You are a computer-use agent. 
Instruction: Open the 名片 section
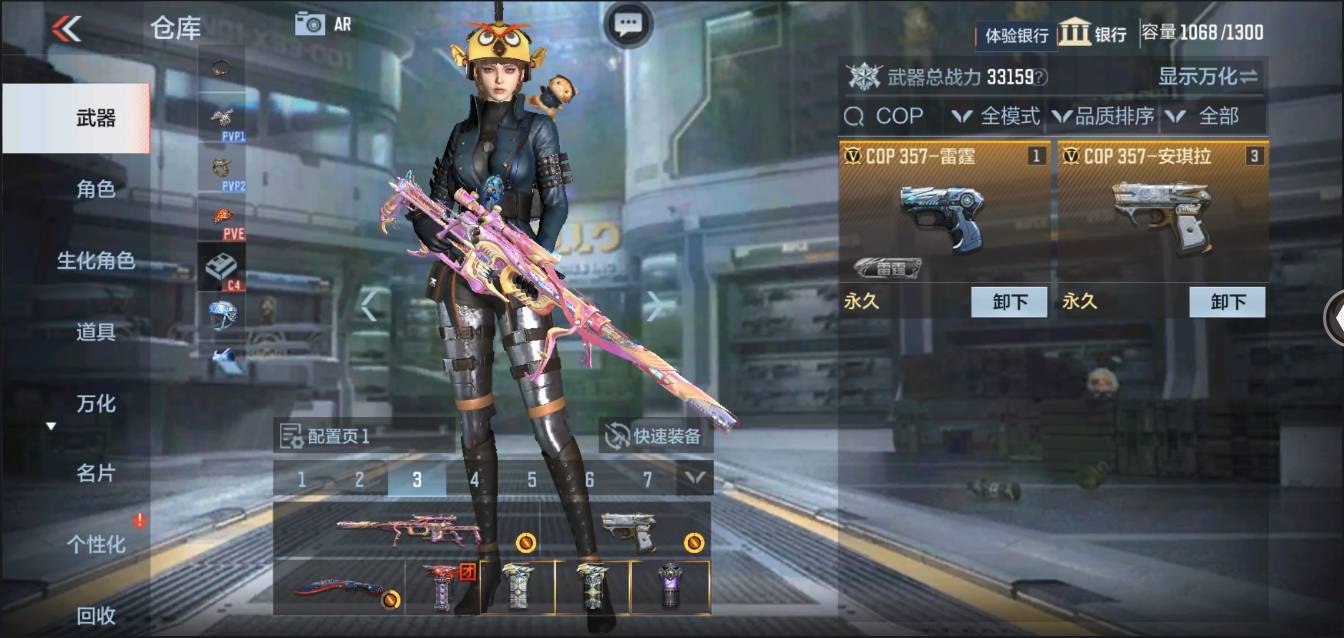tap(96, 473)
